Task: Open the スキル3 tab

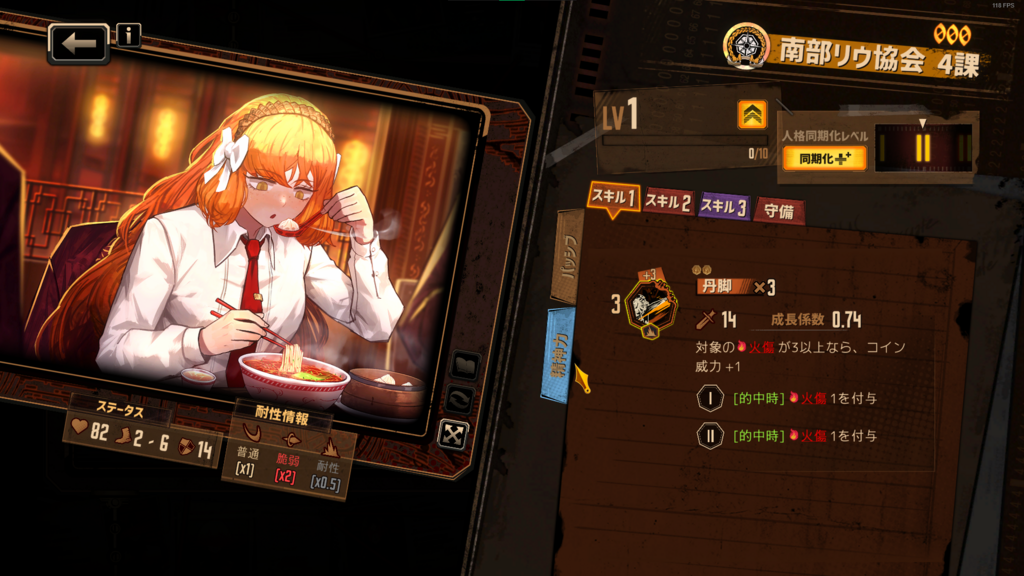Action: [x=723, y=207]
